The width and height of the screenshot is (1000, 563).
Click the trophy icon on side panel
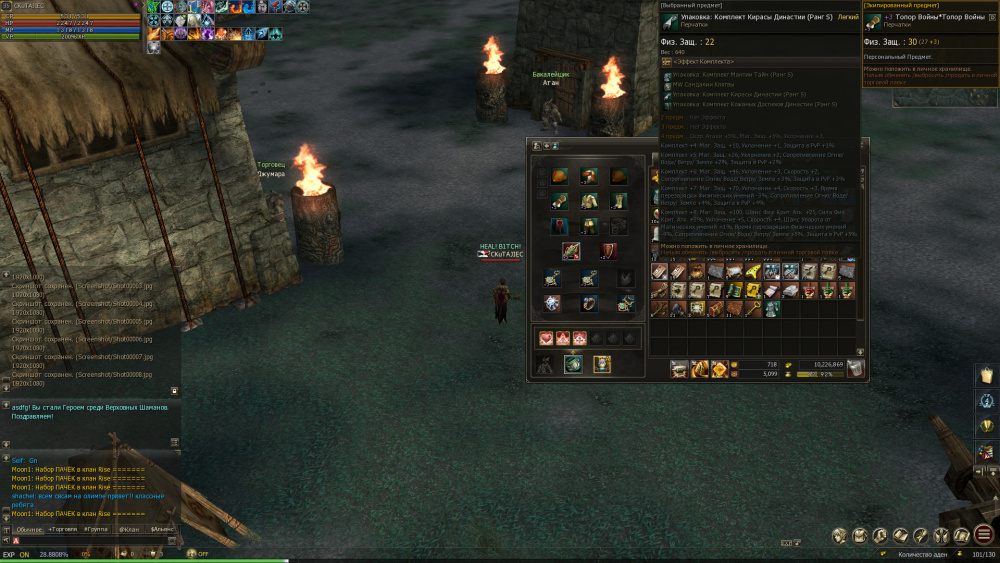[985, 426]
